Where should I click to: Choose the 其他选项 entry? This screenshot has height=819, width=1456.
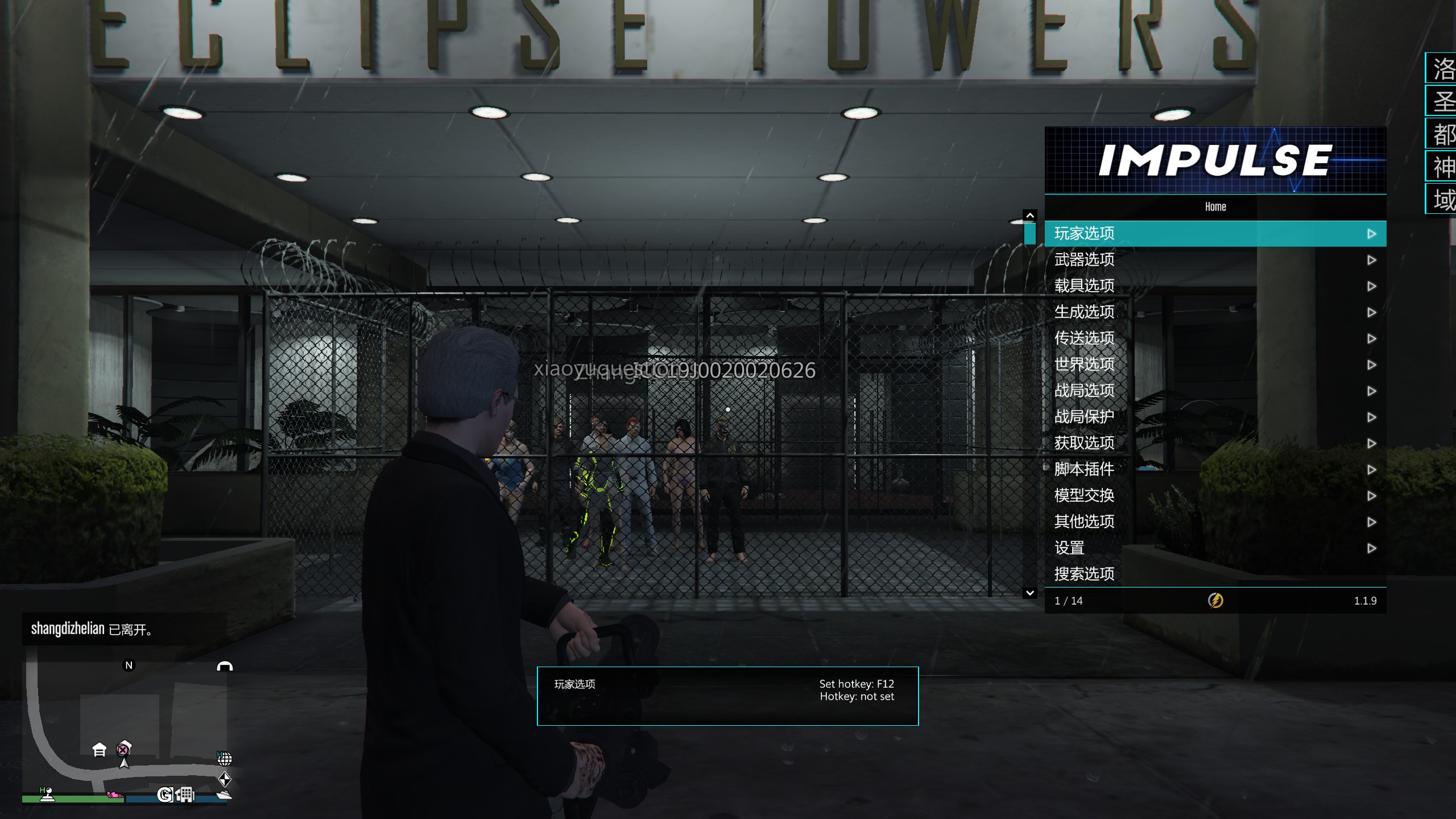coord(1215,522)
